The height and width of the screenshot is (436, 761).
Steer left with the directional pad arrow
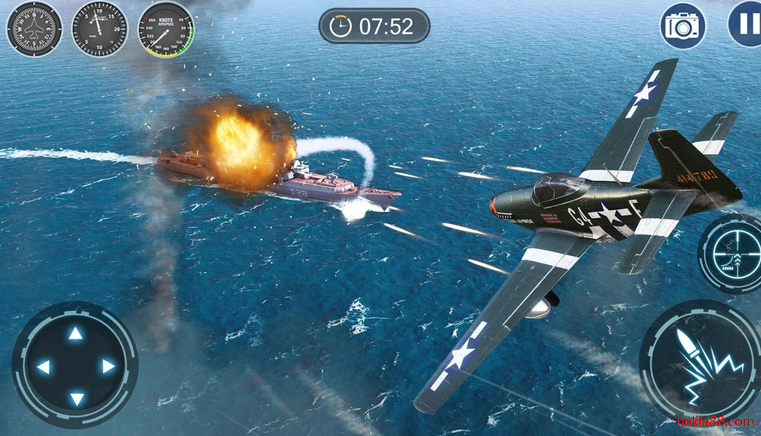(43, 367)
